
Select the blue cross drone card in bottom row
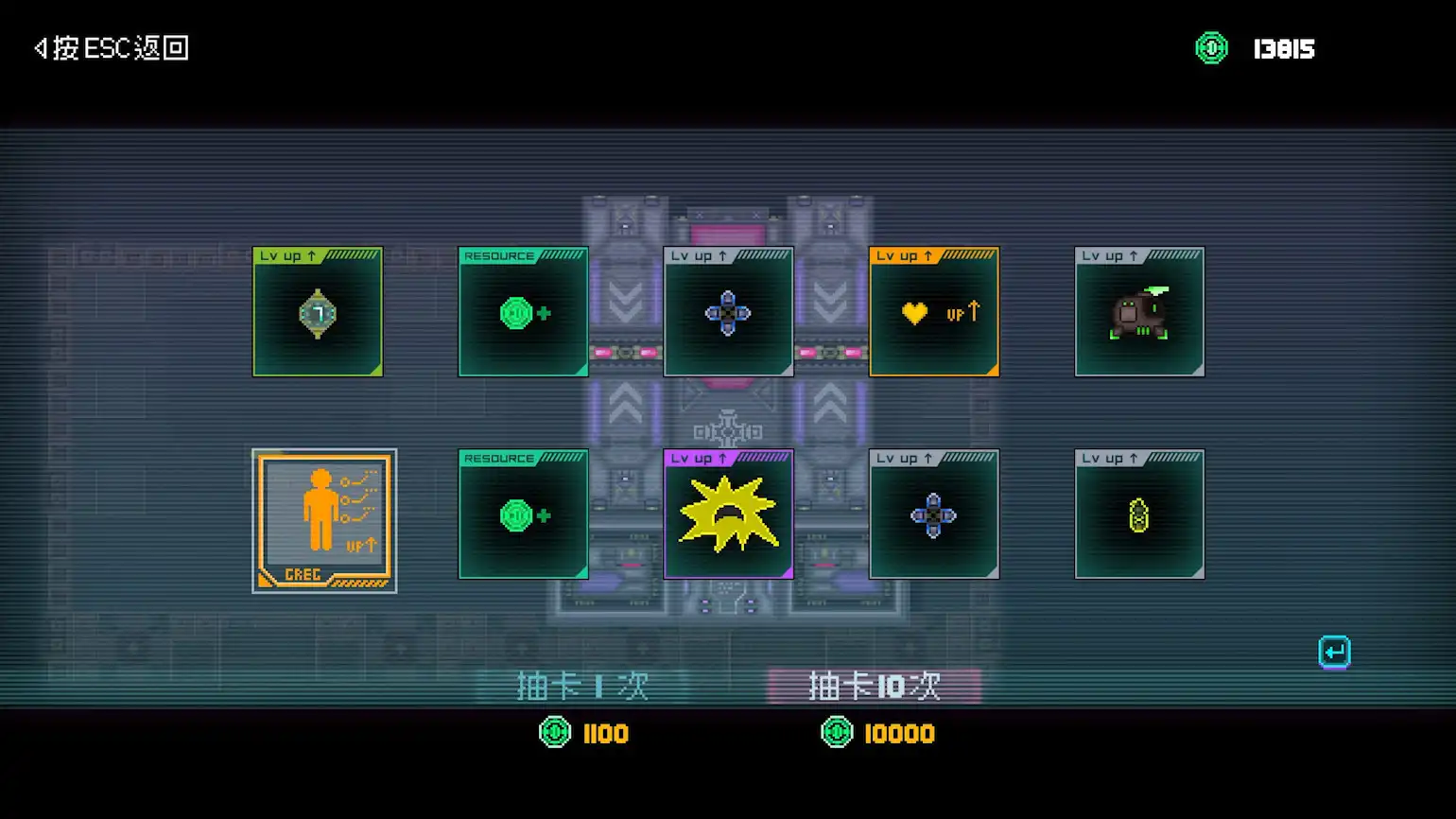coord(934,514)
